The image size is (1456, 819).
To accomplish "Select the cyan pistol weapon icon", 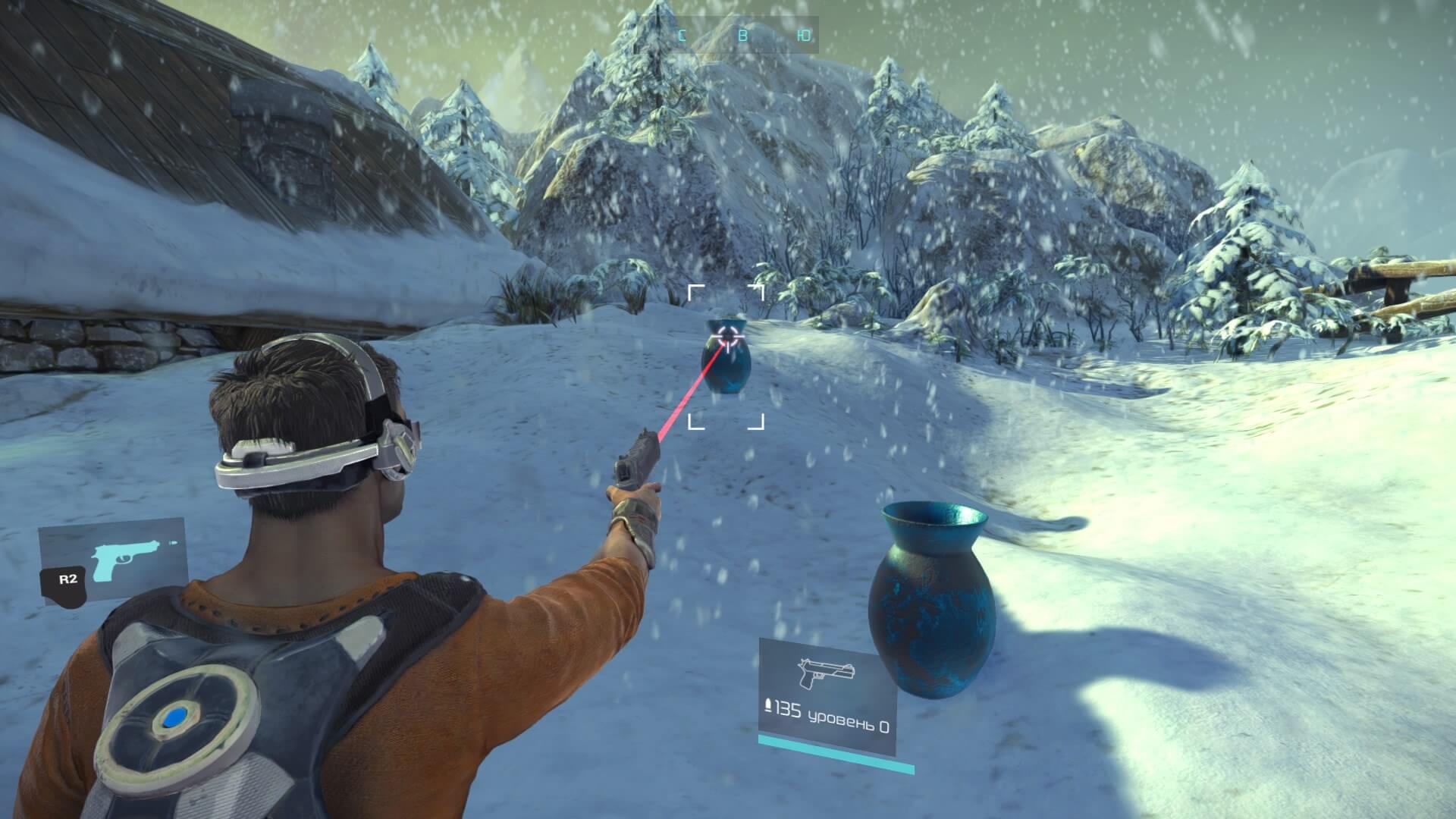I will [124, 560].
